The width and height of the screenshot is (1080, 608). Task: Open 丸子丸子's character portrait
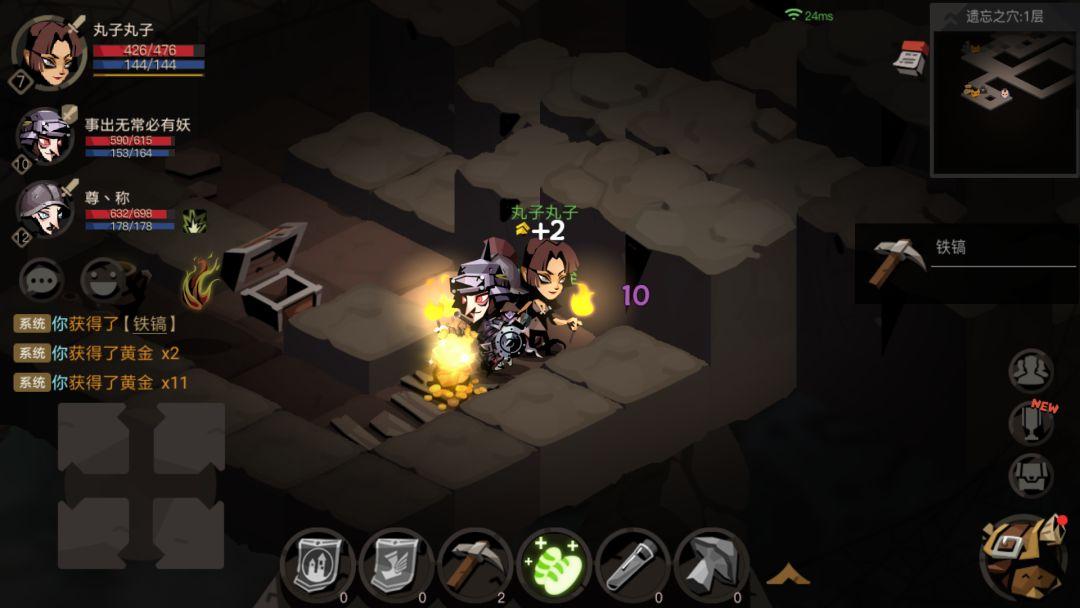[48, 52]
